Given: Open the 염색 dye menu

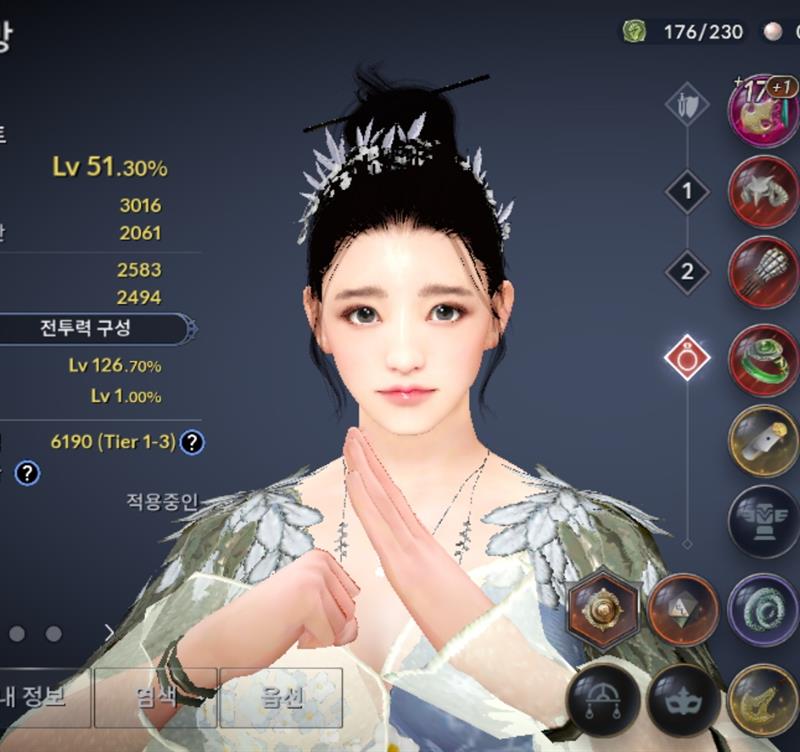Looking at the screenshot, I should (155, 698).
